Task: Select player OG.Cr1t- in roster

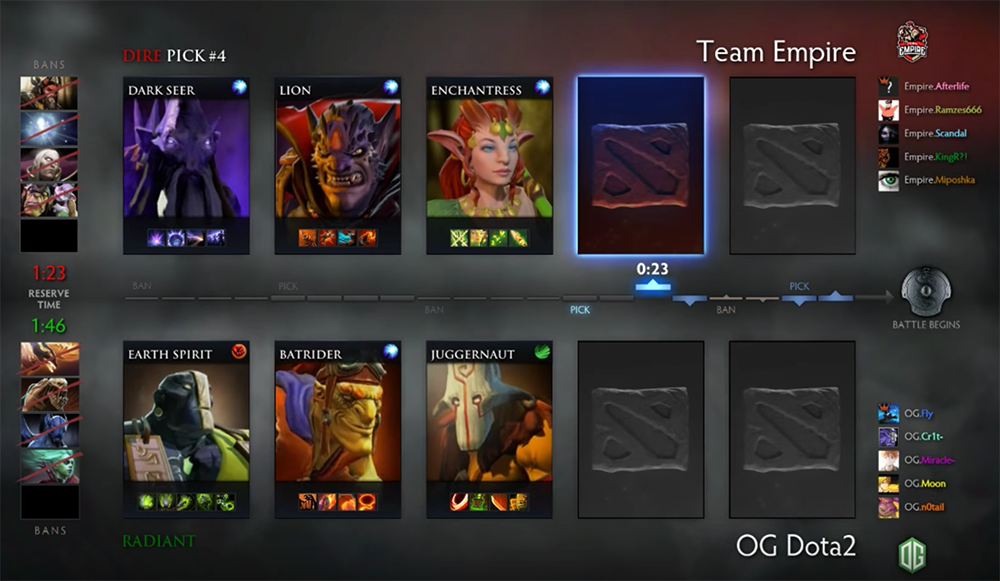Action: pos(910,437)
